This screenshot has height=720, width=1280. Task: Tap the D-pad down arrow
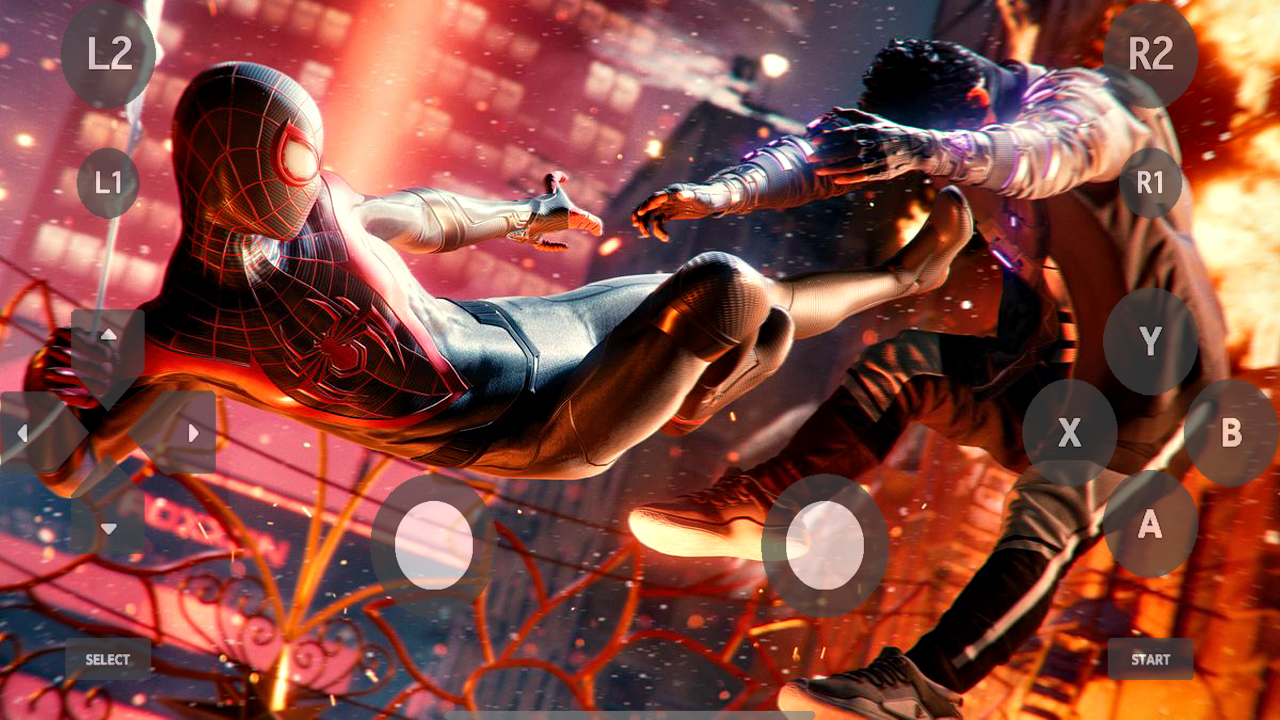(x=108, y=527)
